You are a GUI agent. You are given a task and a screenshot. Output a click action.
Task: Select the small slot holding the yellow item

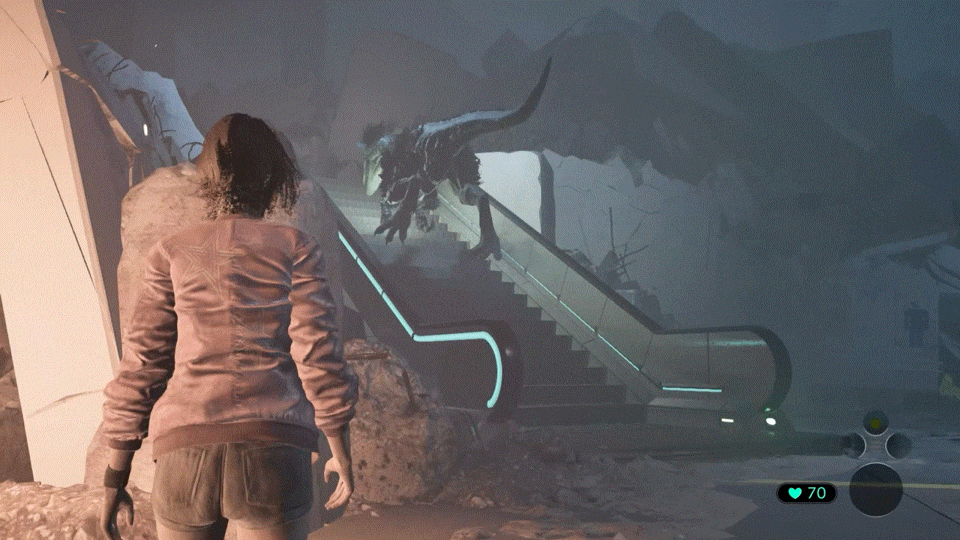[x=875, y=422]
